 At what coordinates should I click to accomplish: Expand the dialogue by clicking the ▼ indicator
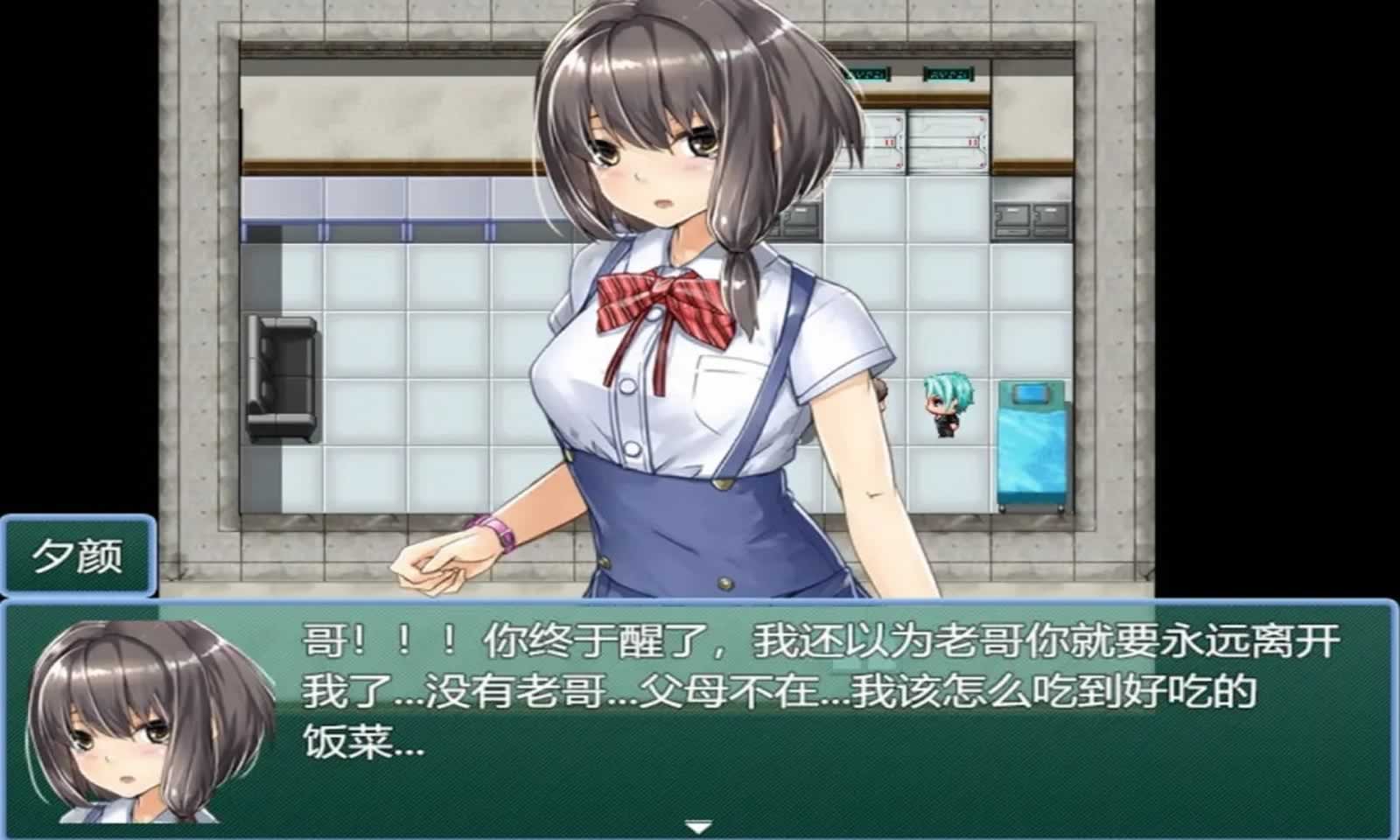(x=697, y=824)
